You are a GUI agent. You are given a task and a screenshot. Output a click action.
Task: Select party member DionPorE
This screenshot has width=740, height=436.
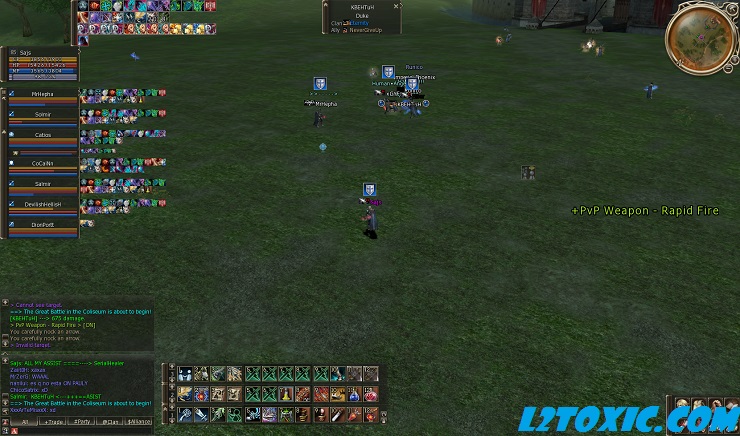click(42, 225)
